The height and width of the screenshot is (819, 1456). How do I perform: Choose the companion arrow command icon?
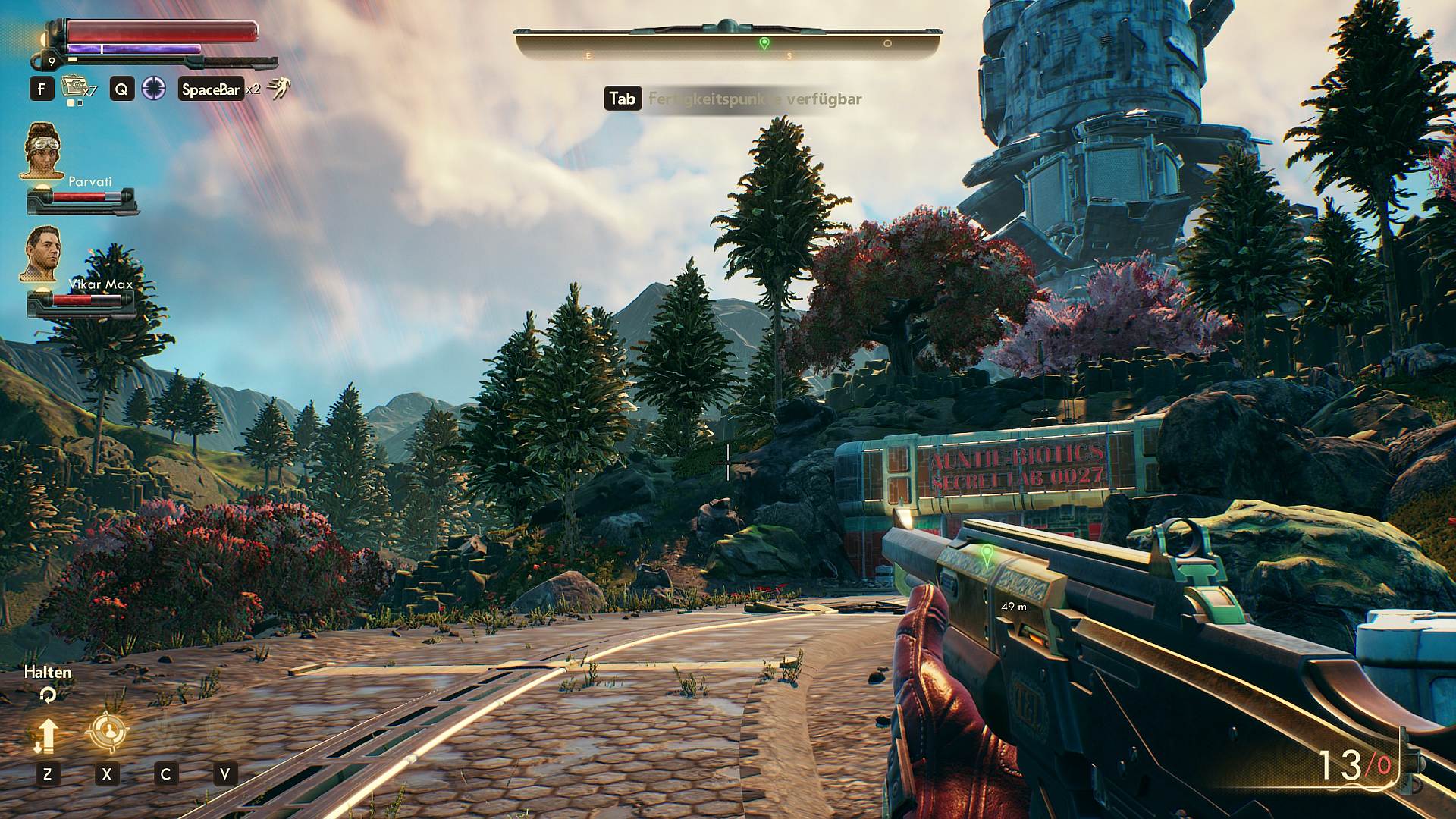coord(47,734)
